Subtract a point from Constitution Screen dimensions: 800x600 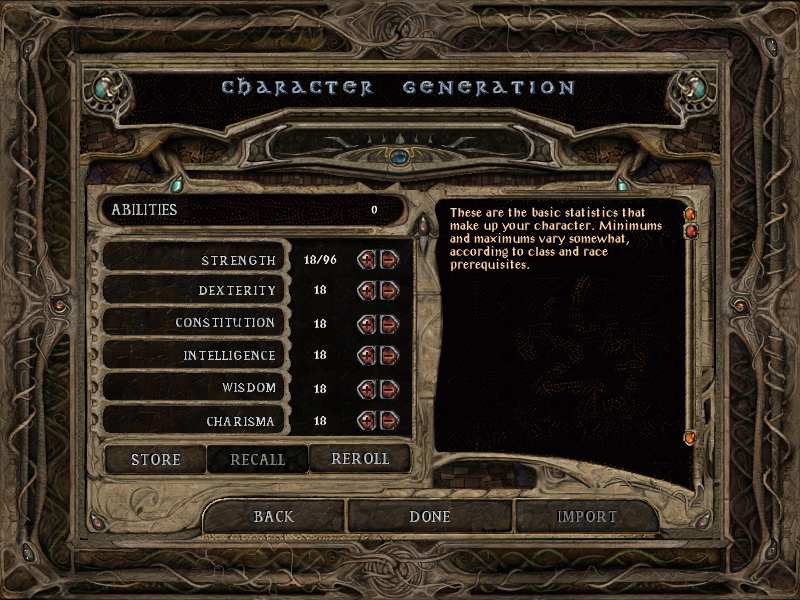click(x=388, y=324)
